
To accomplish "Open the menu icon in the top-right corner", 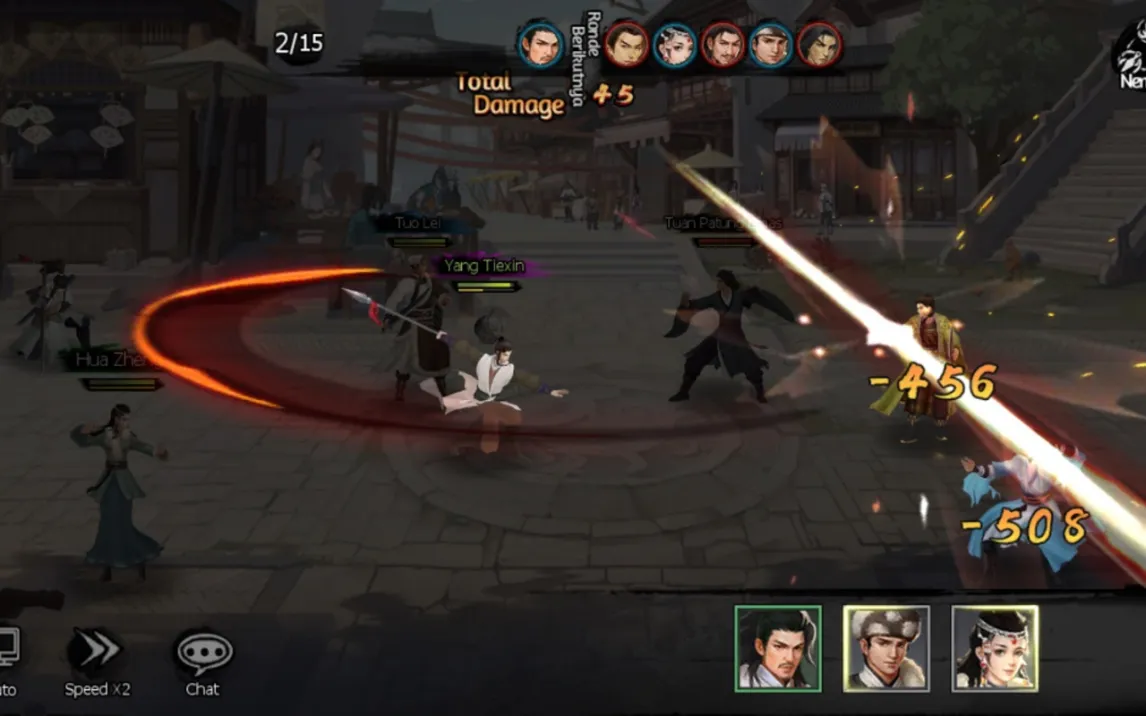I will (1131, 58).
